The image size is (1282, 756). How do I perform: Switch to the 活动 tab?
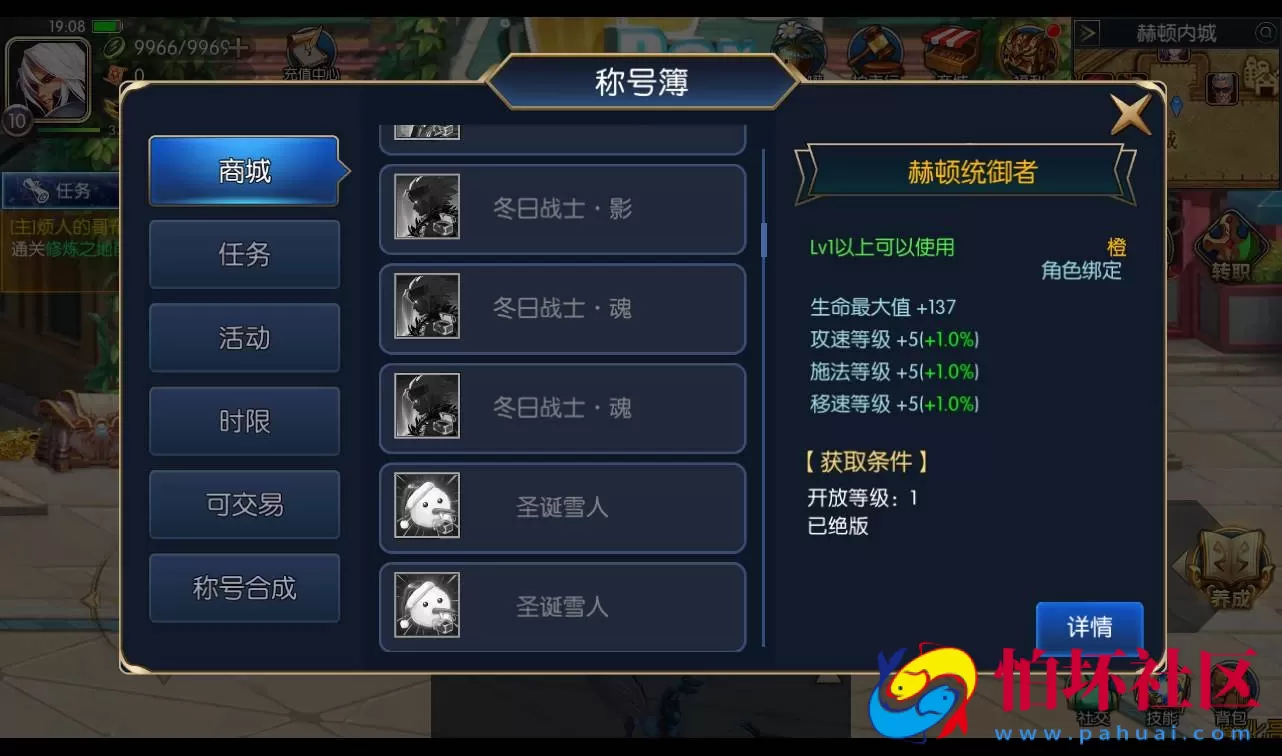pos(244,338)
